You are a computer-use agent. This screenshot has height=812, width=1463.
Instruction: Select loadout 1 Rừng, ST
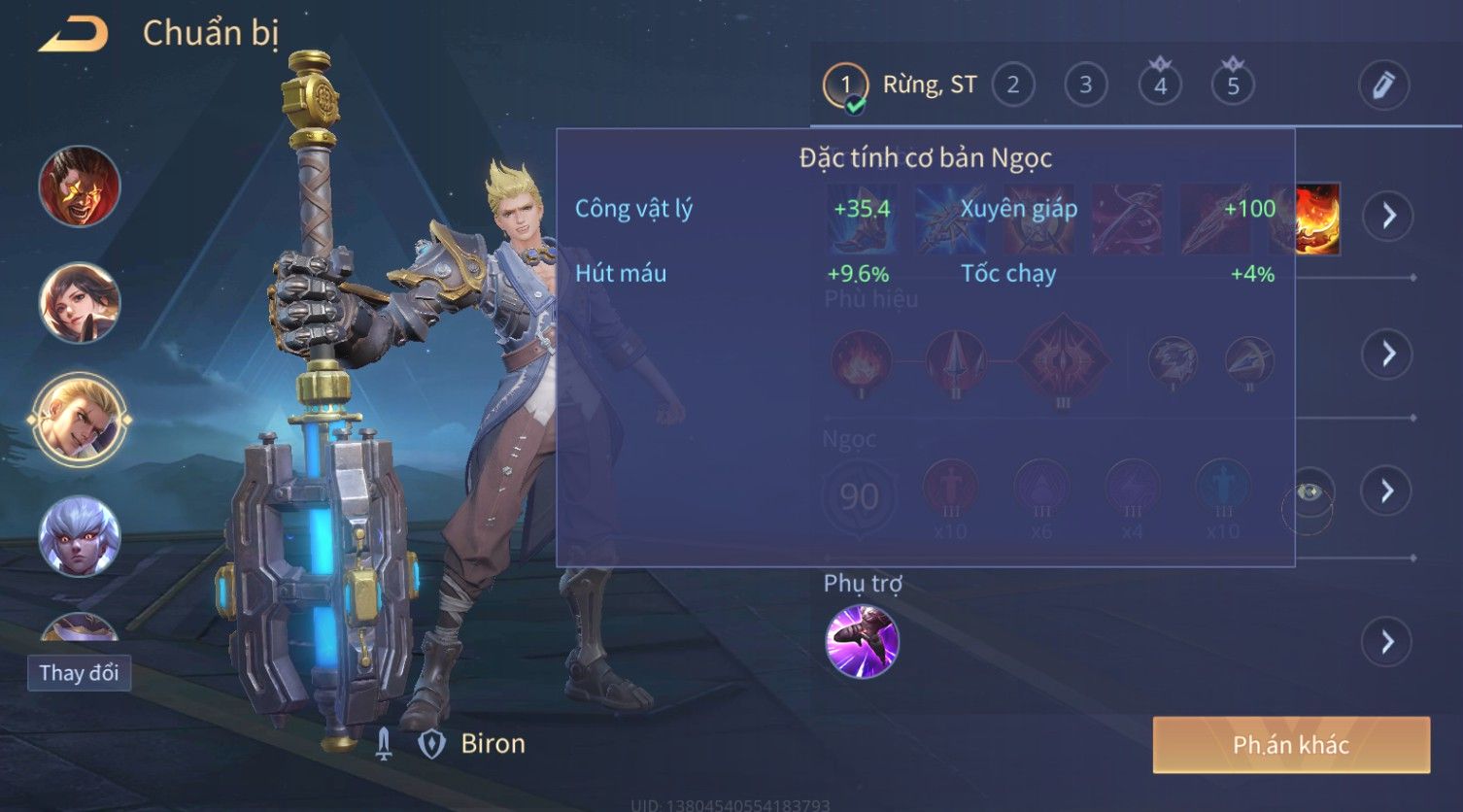click(845, 85)
